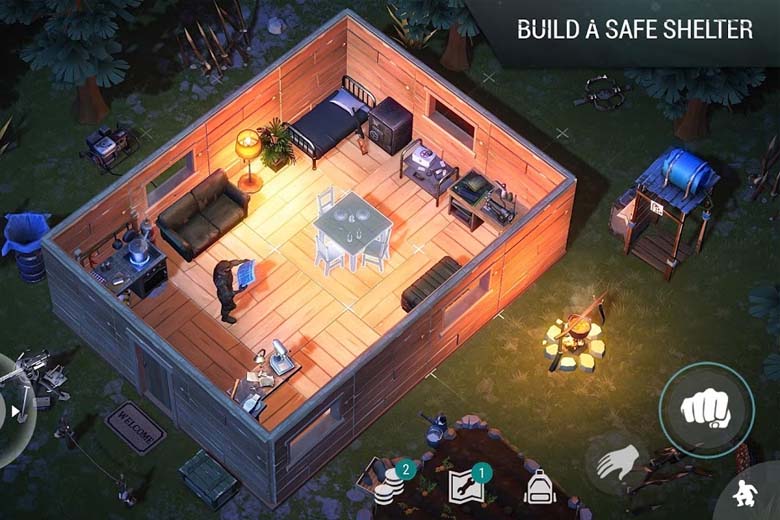Tap the fist attack button
This screenshot has height=520, width=780.
pos(706,409)
